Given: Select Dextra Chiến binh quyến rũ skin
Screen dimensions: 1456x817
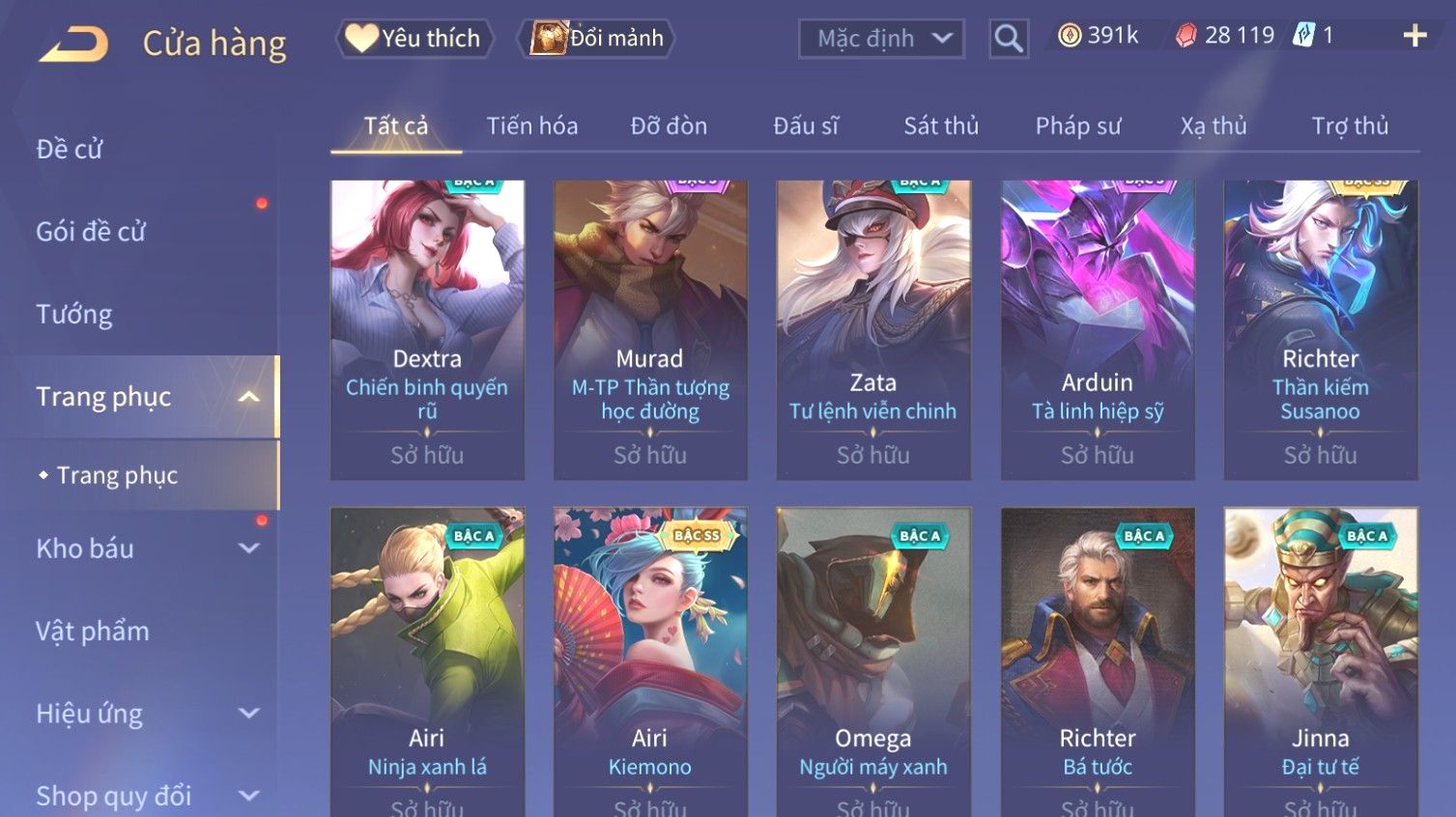Looking at the screenshot, I should click(x=427, y=328).
